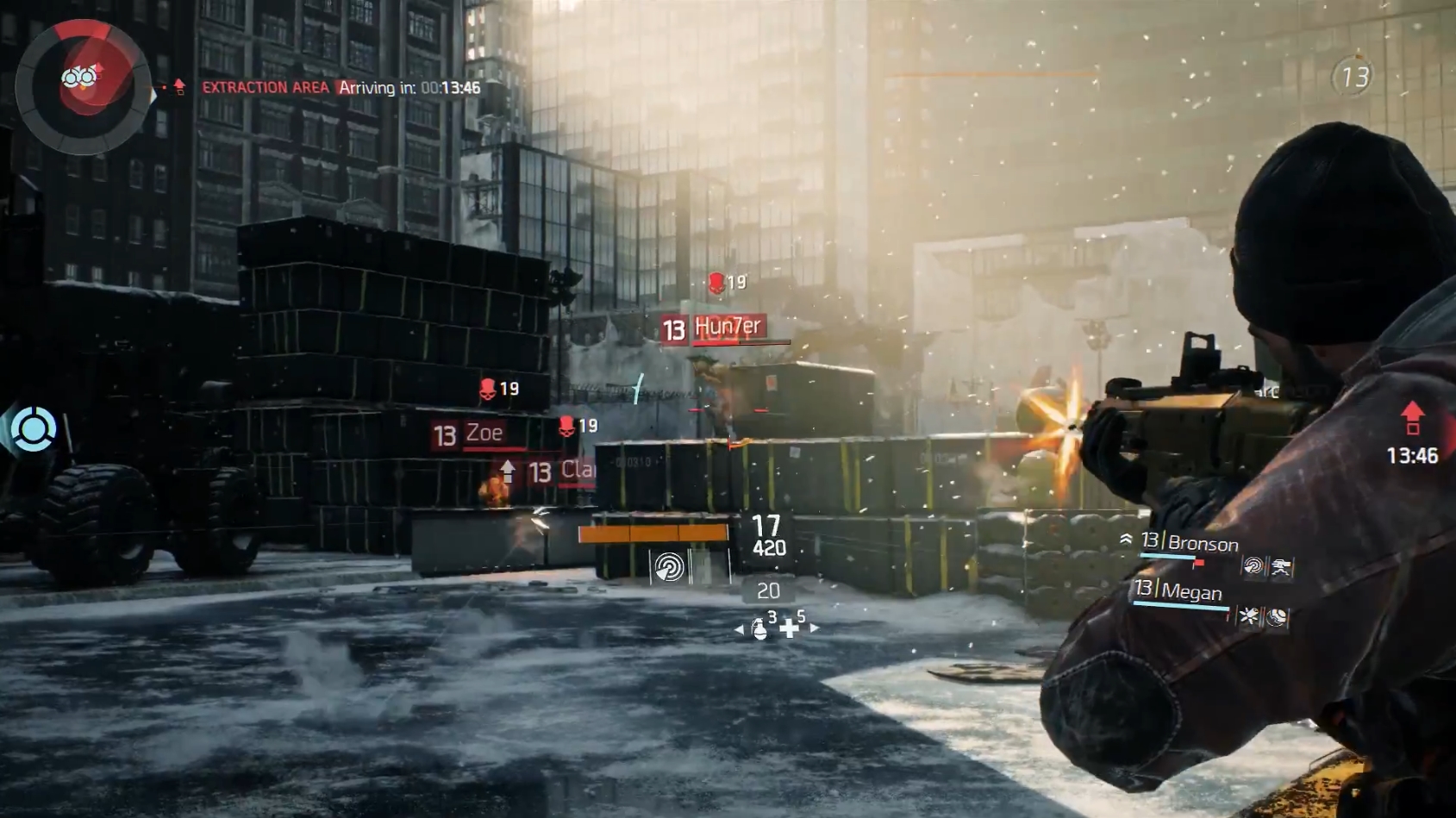Click the grenade icon showing count 3

(x=759, y=630)
